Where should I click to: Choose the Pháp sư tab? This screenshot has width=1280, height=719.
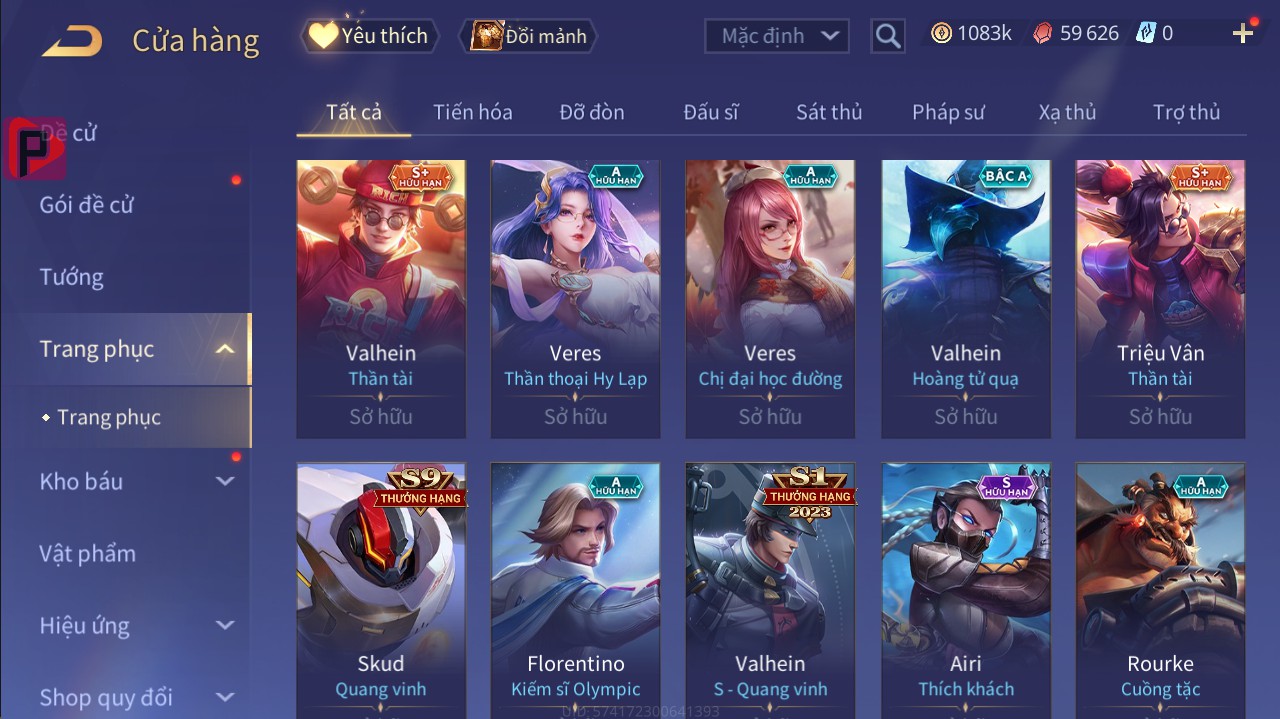(x=948, y=112)
